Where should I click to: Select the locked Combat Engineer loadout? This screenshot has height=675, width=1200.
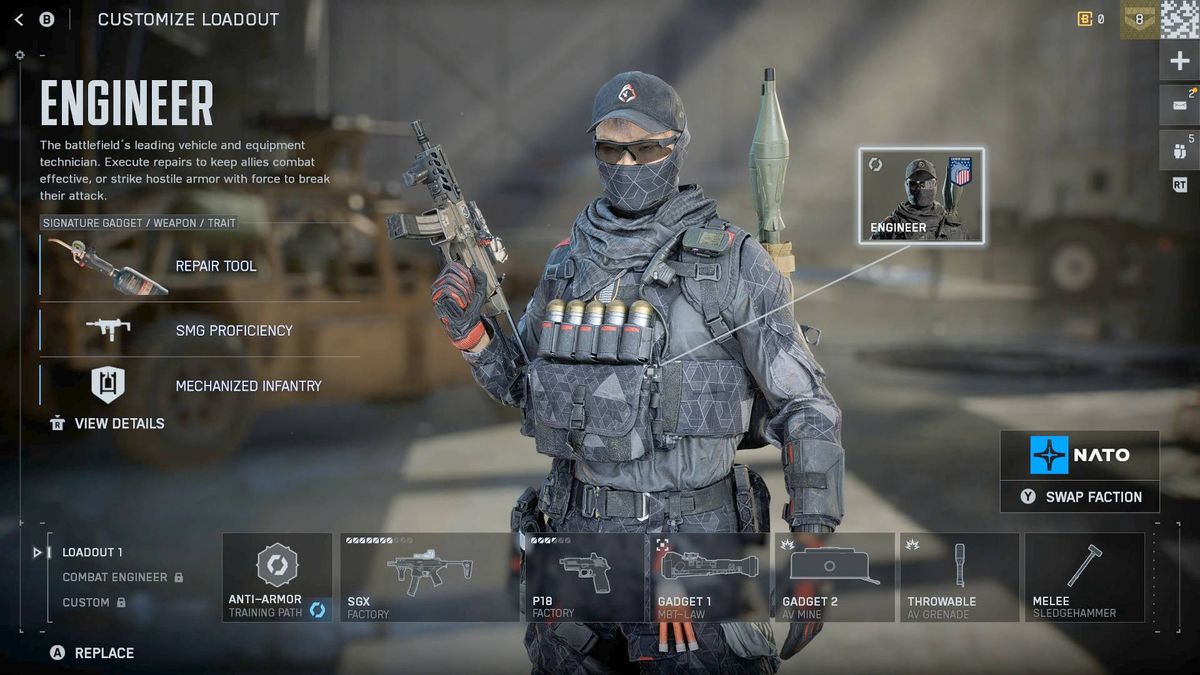pyautogui.click(x=115, y=577)
